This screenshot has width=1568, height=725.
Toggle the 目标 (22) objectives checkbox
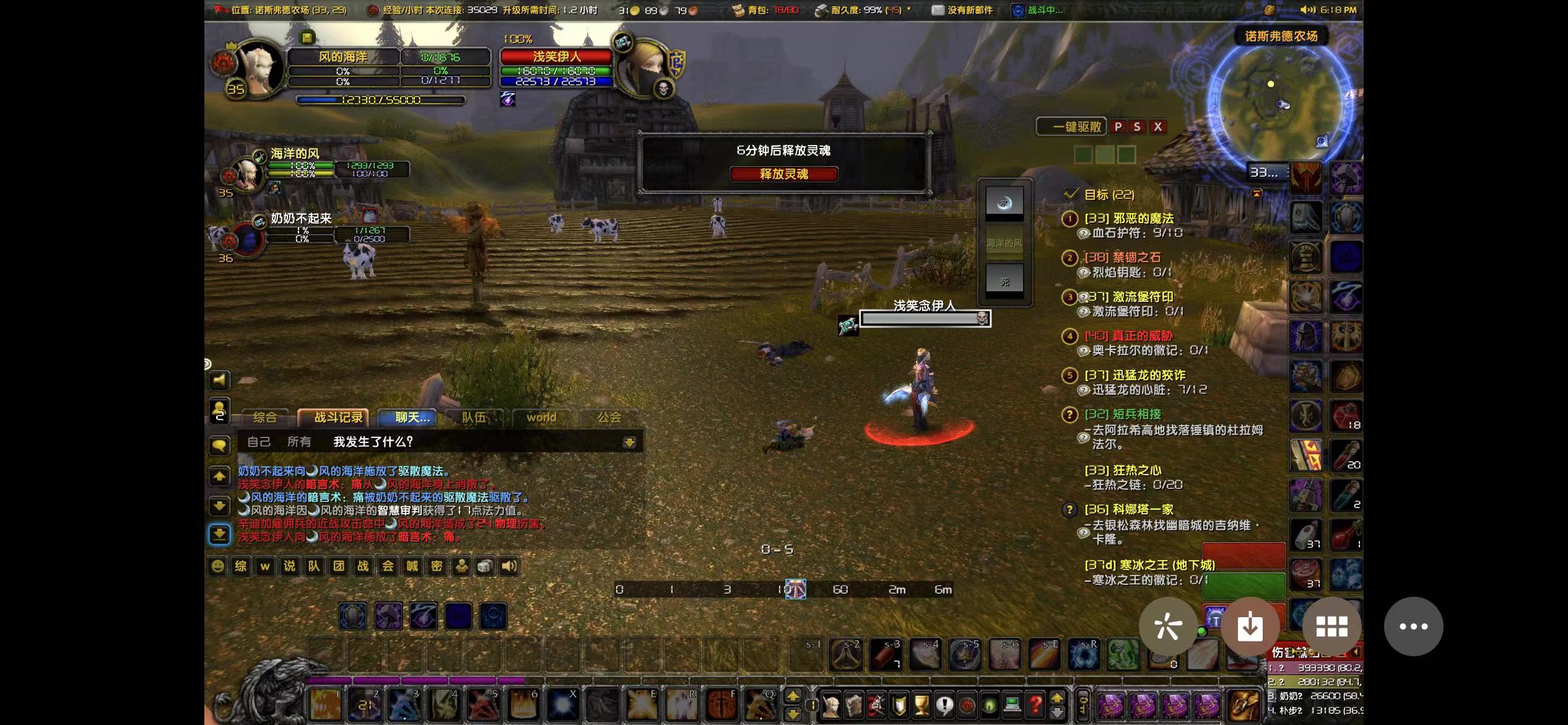(x=1071, y=194)
